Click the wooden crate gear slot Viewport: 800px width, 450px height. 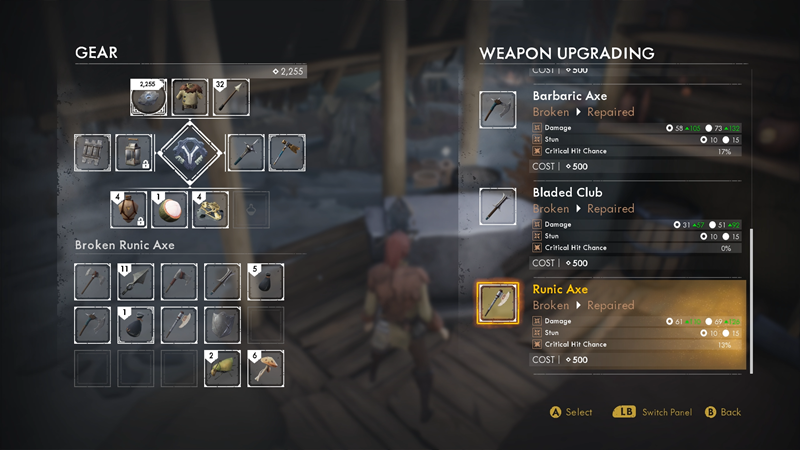point(93,153)
